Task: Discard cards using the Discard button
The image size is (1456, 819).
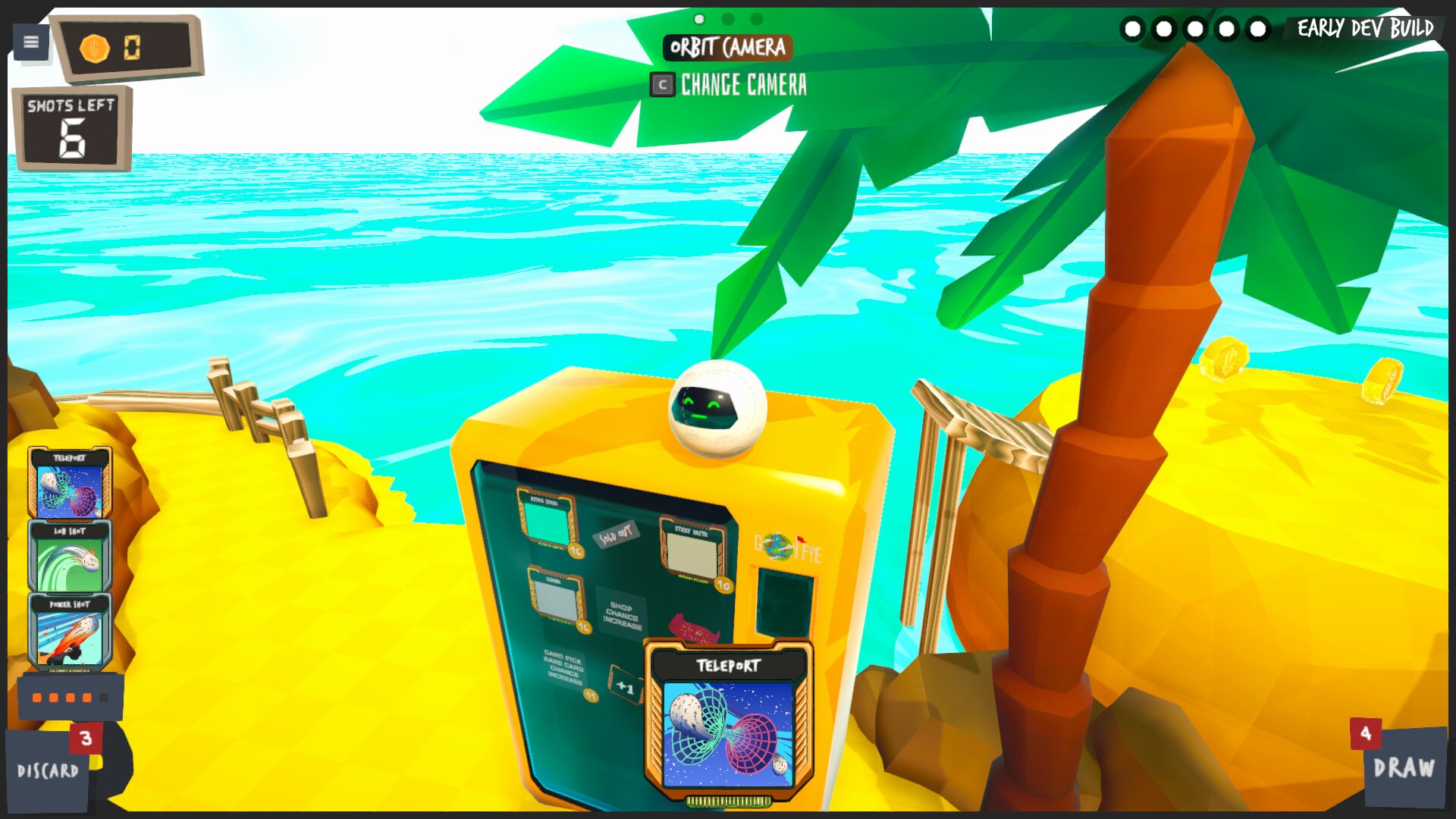Action: click(x=47, y=770)
